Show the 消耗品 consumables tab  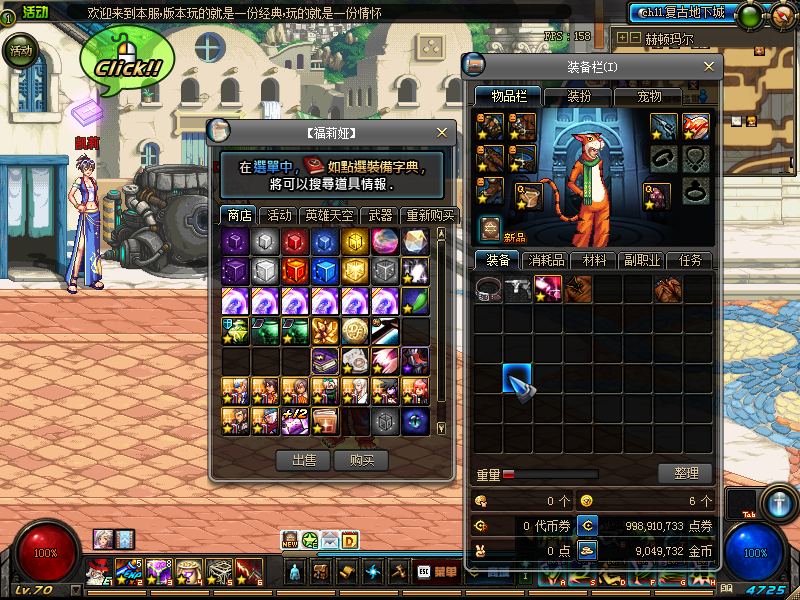coord(545,260)
